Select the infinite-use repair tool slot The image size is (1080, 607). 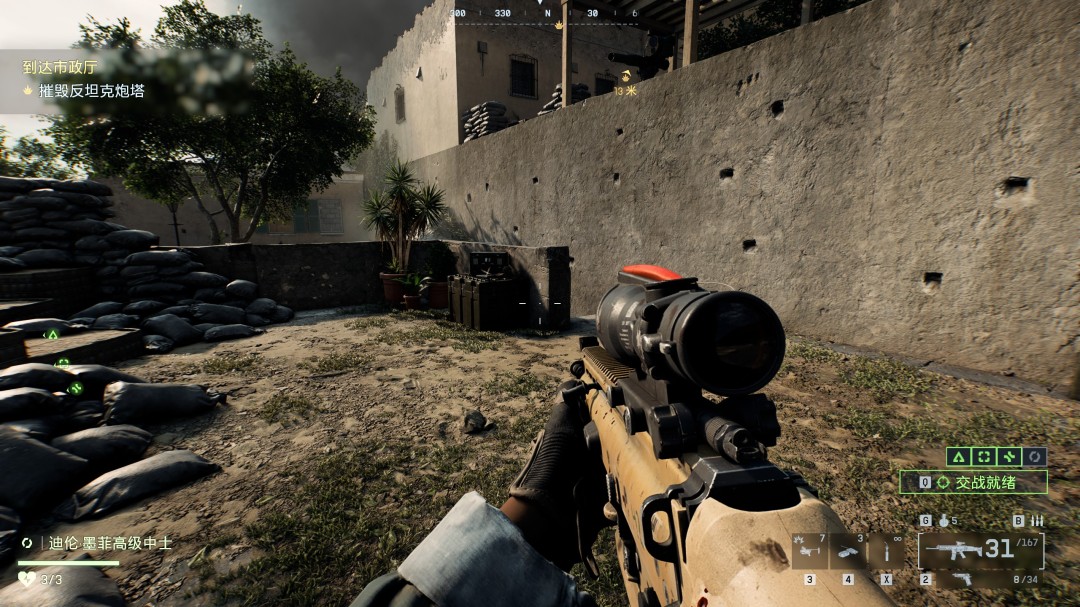pos(887,552)
